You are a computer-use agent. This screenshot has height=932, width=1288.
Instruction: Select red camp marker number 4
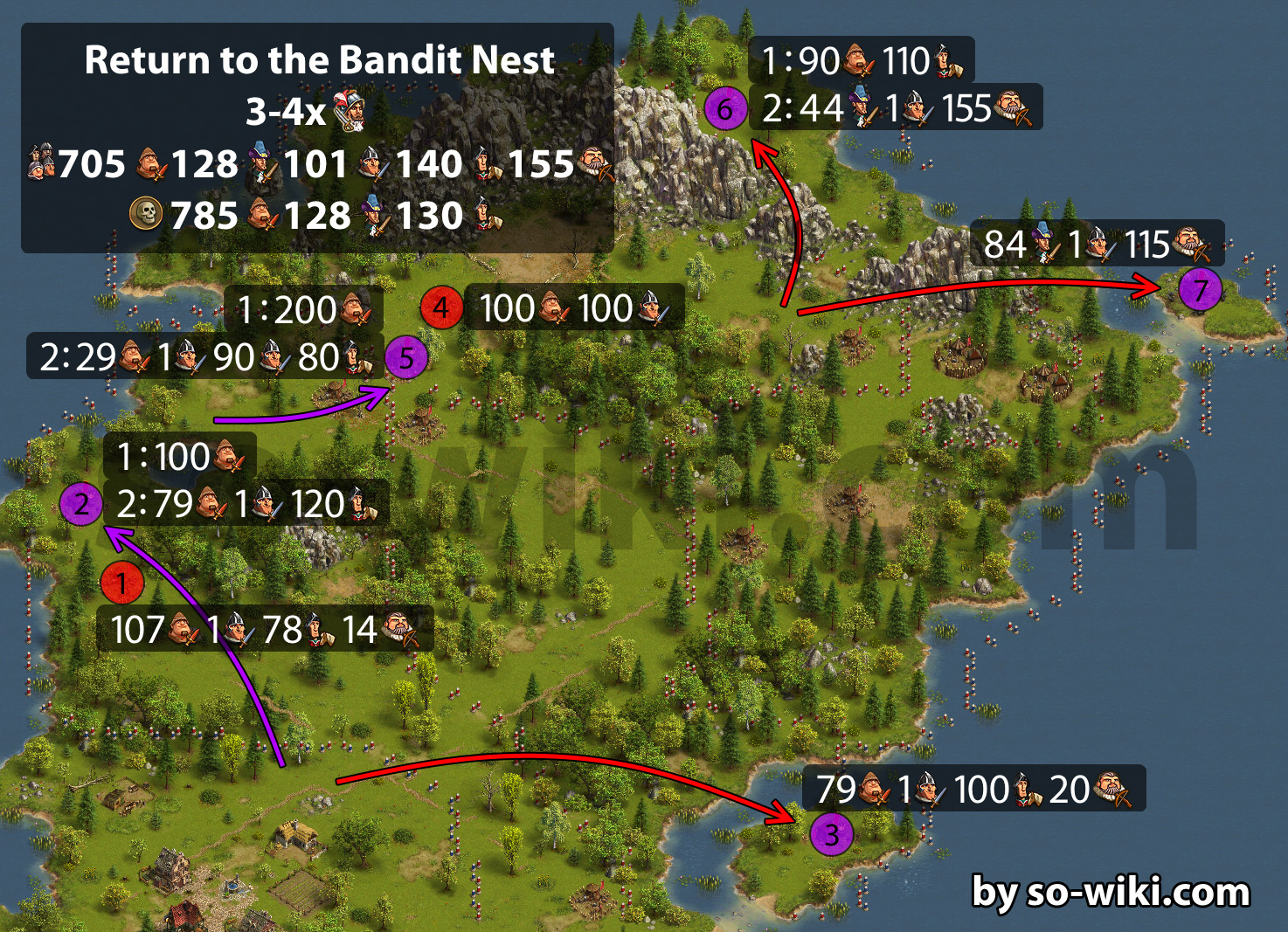pyautogui.click(x=441, y=307)
